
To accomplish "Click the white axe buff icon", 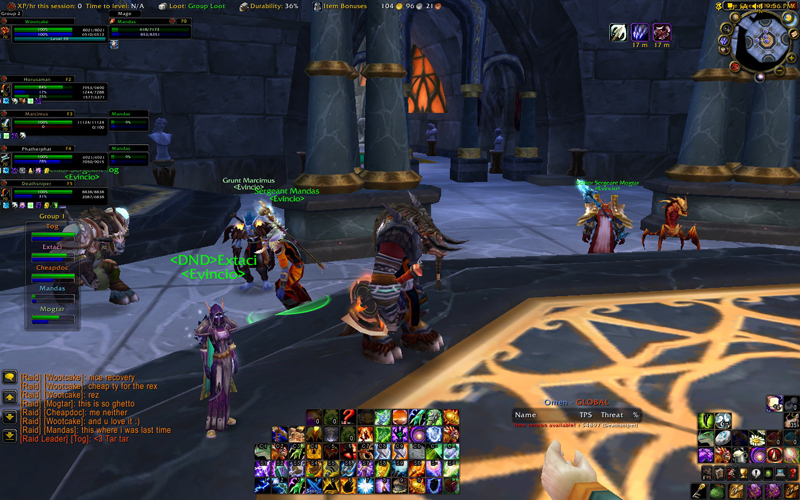I will [619, 33].
